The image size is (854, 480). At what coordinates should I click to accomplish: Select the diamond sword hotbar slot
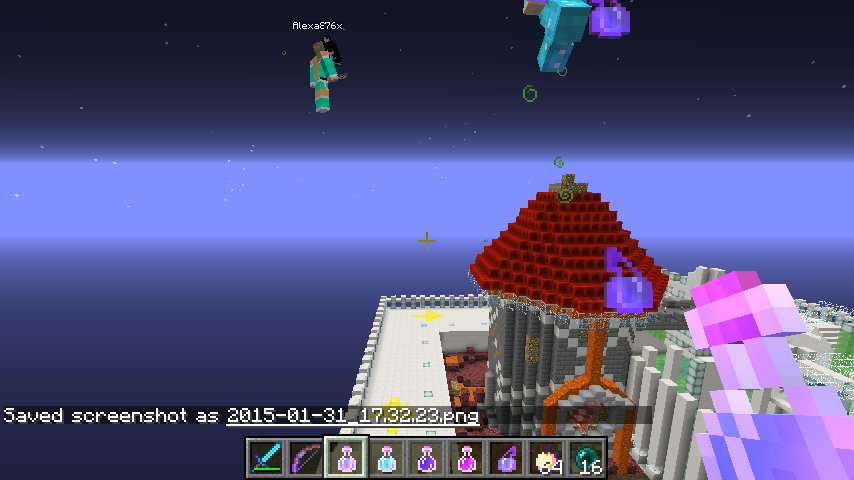click(266, 458)
